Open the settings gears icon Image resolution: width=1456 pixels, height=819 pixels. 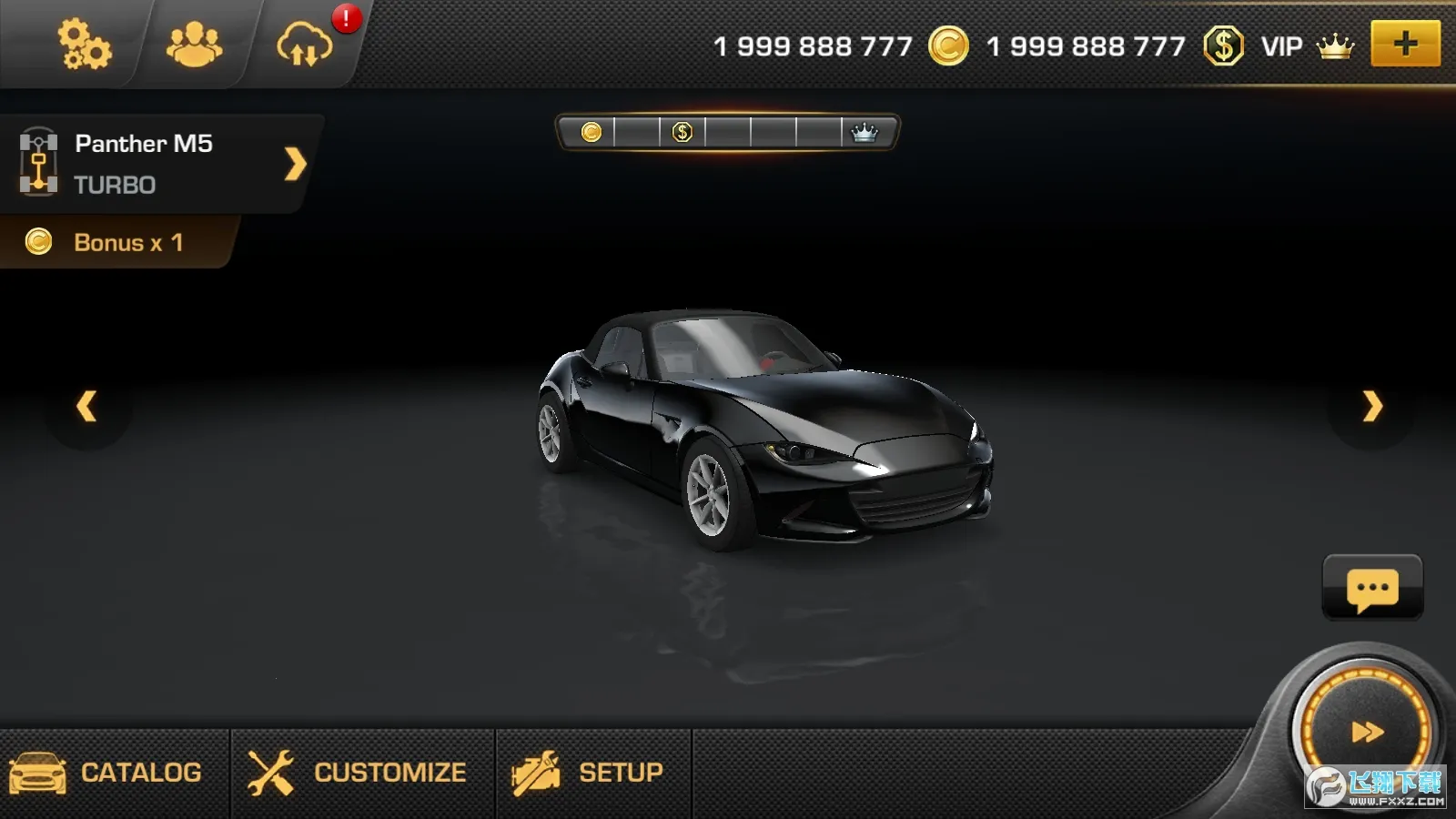pos(84,44)
